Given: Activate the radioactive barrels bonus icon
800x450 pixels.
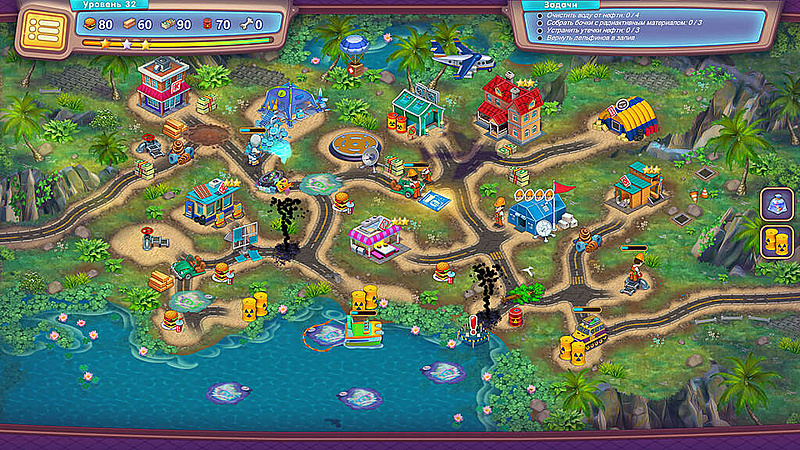Looking at the screenshot, I should pos(776,241).
